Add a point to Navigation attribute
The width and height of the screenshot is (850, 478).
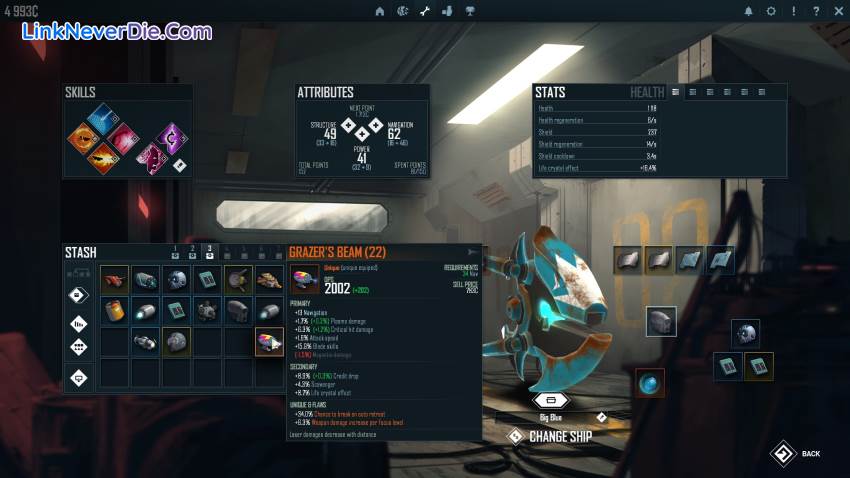[x=376, y=126]
